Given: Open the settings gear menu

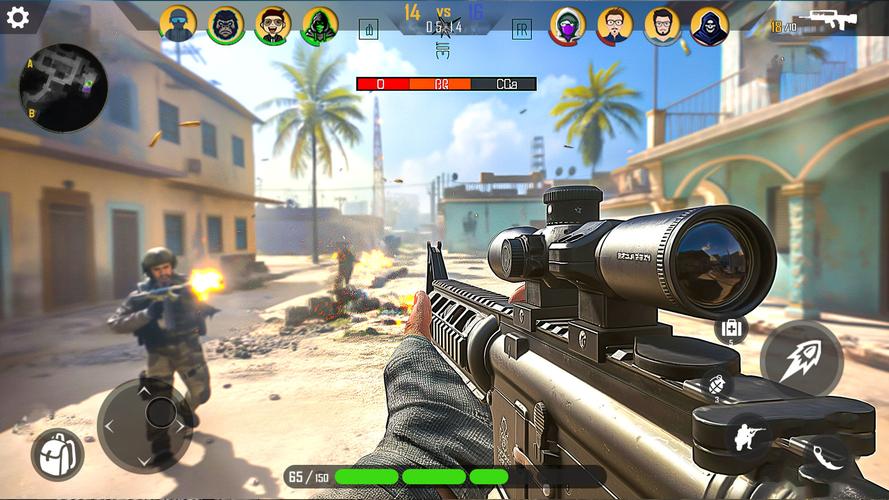Looking at the screenshot, I should 17,17.
